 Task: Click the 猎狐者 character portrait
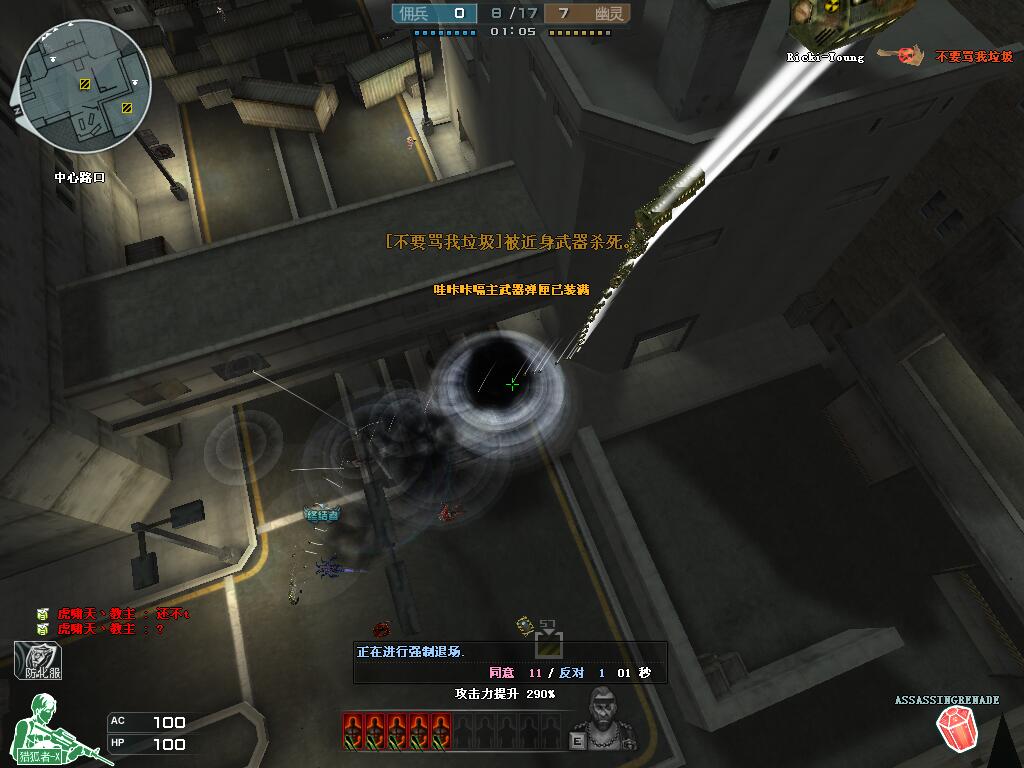pyautogui.click(x=55, y=730)
